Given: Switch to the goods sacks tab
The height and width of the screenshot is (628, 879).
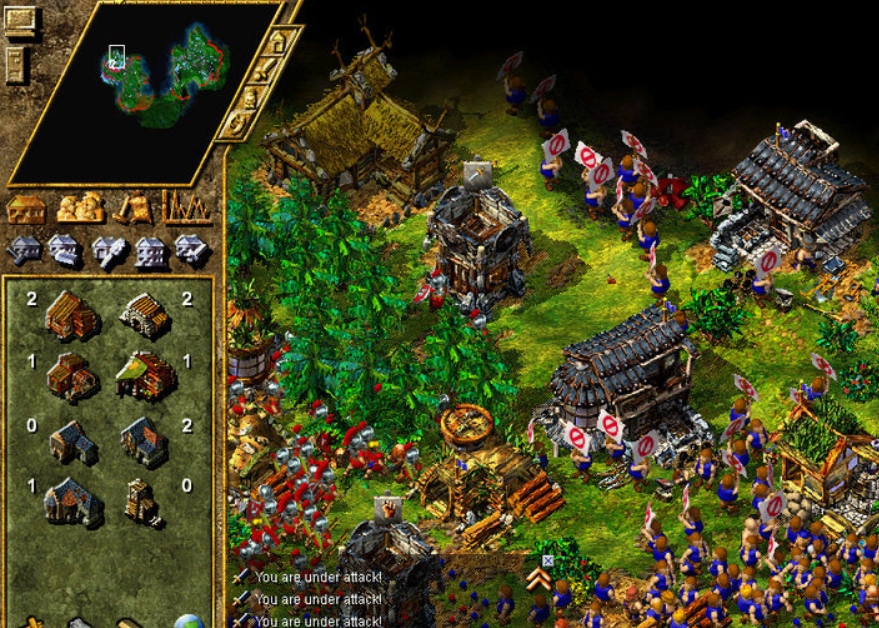Looking at the screenshot, I should (80, 207).
